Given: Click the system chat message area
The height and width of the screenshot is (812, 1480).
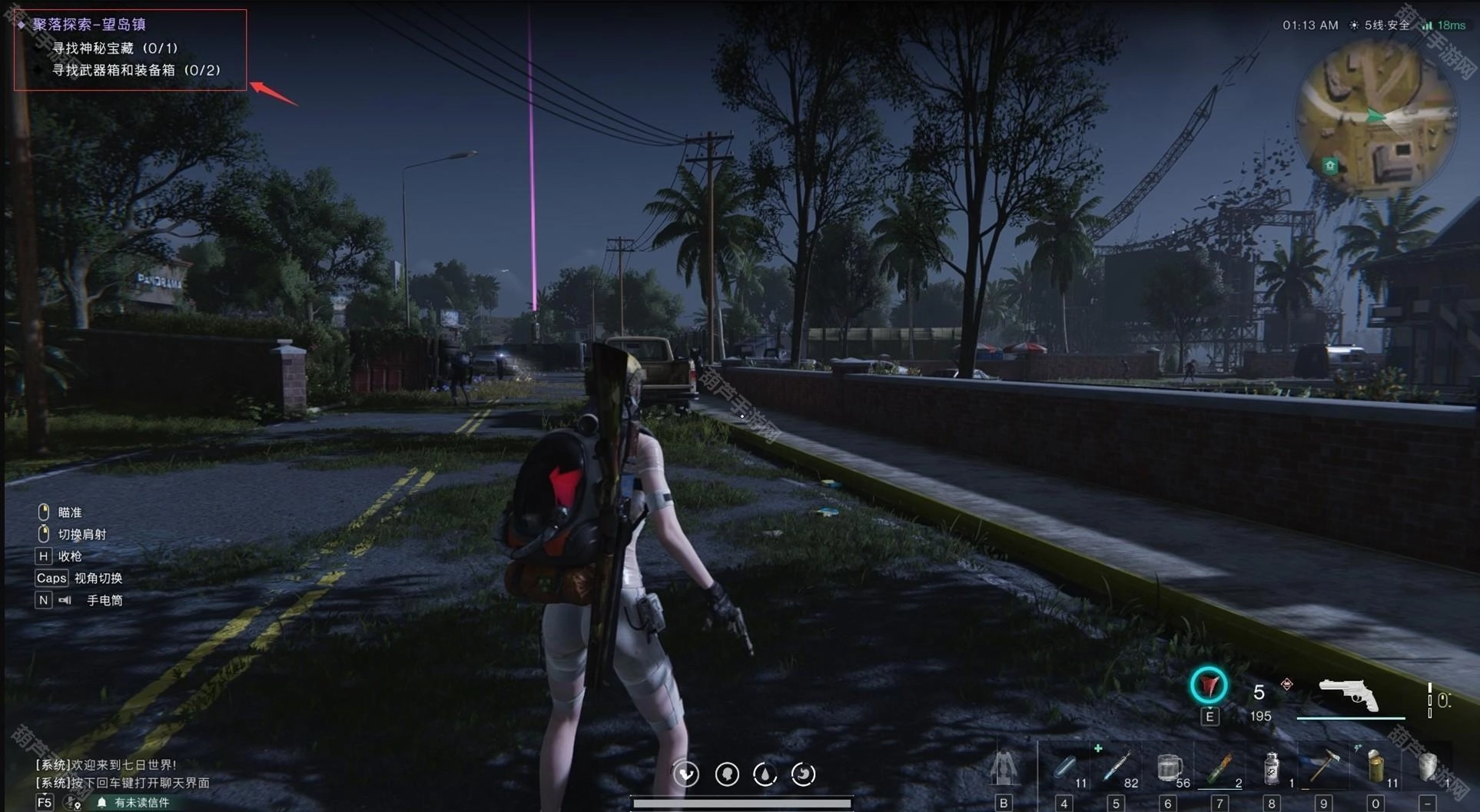Looking at the screenshot, I should [x=123, y=774].
